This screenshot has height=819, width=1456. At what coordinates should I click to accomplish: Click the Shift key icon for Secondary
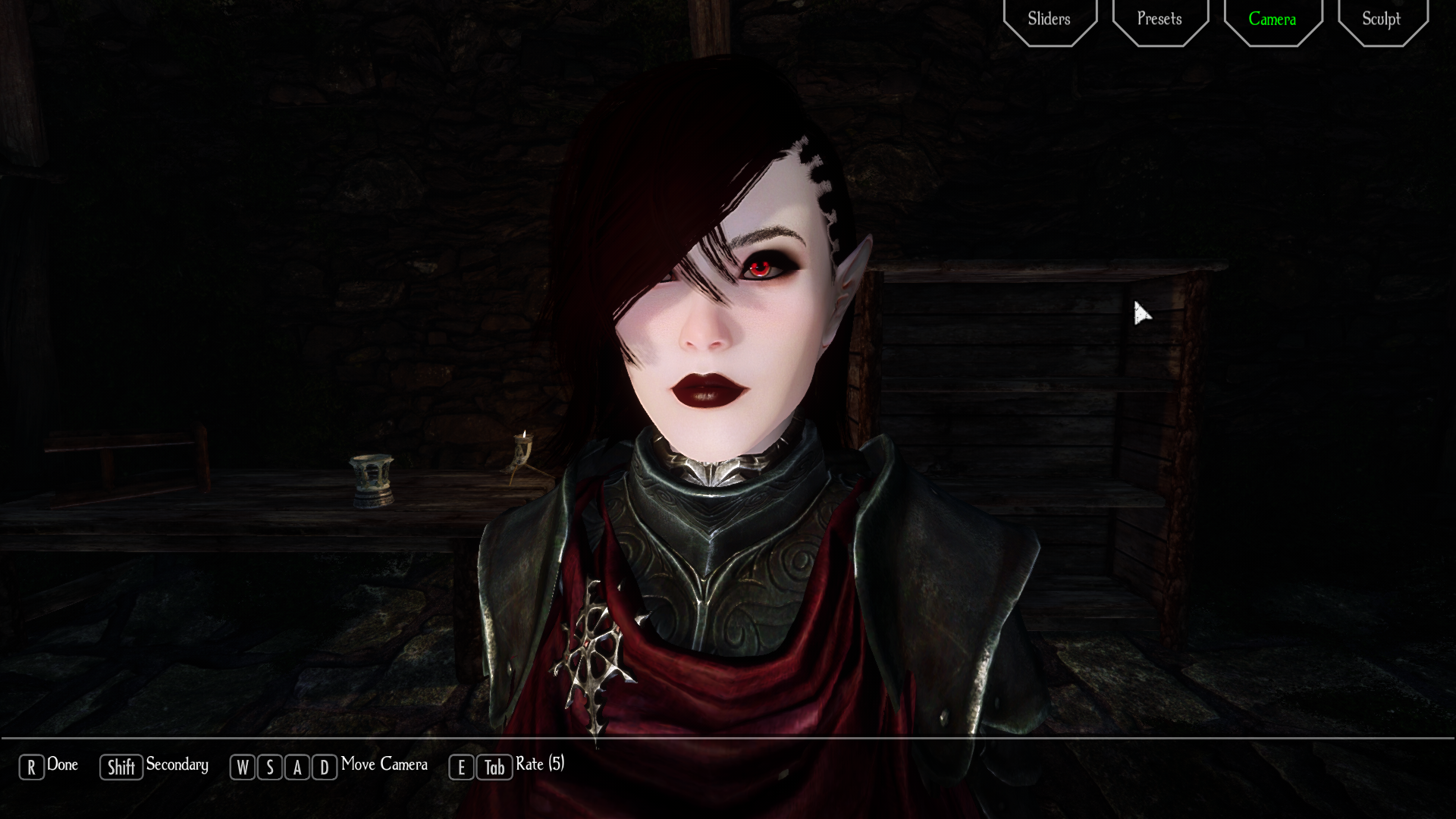coord(121,766)
